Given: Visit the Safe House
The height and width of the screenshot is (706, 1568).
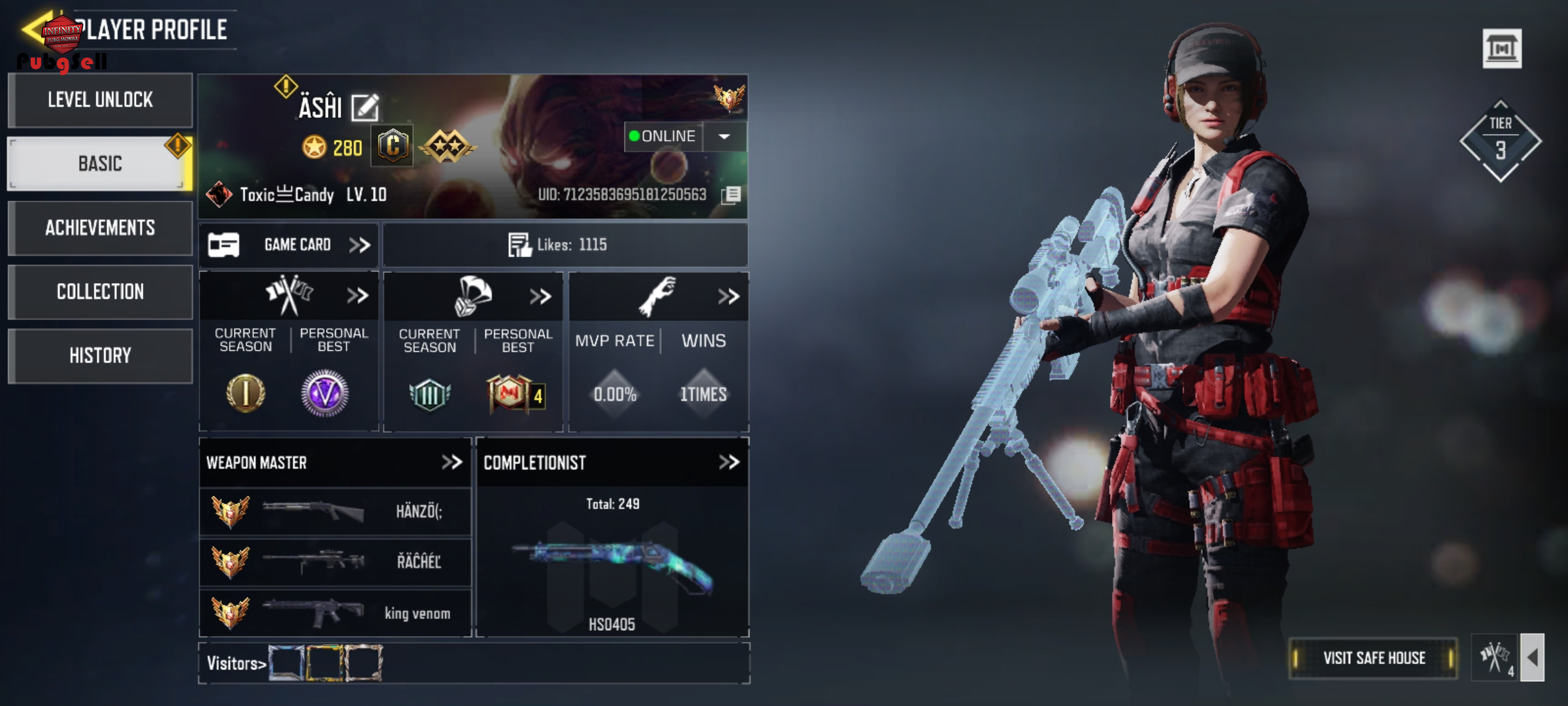Looking at the screenshot, I should pyautogui.click(x=1373, y=658).
